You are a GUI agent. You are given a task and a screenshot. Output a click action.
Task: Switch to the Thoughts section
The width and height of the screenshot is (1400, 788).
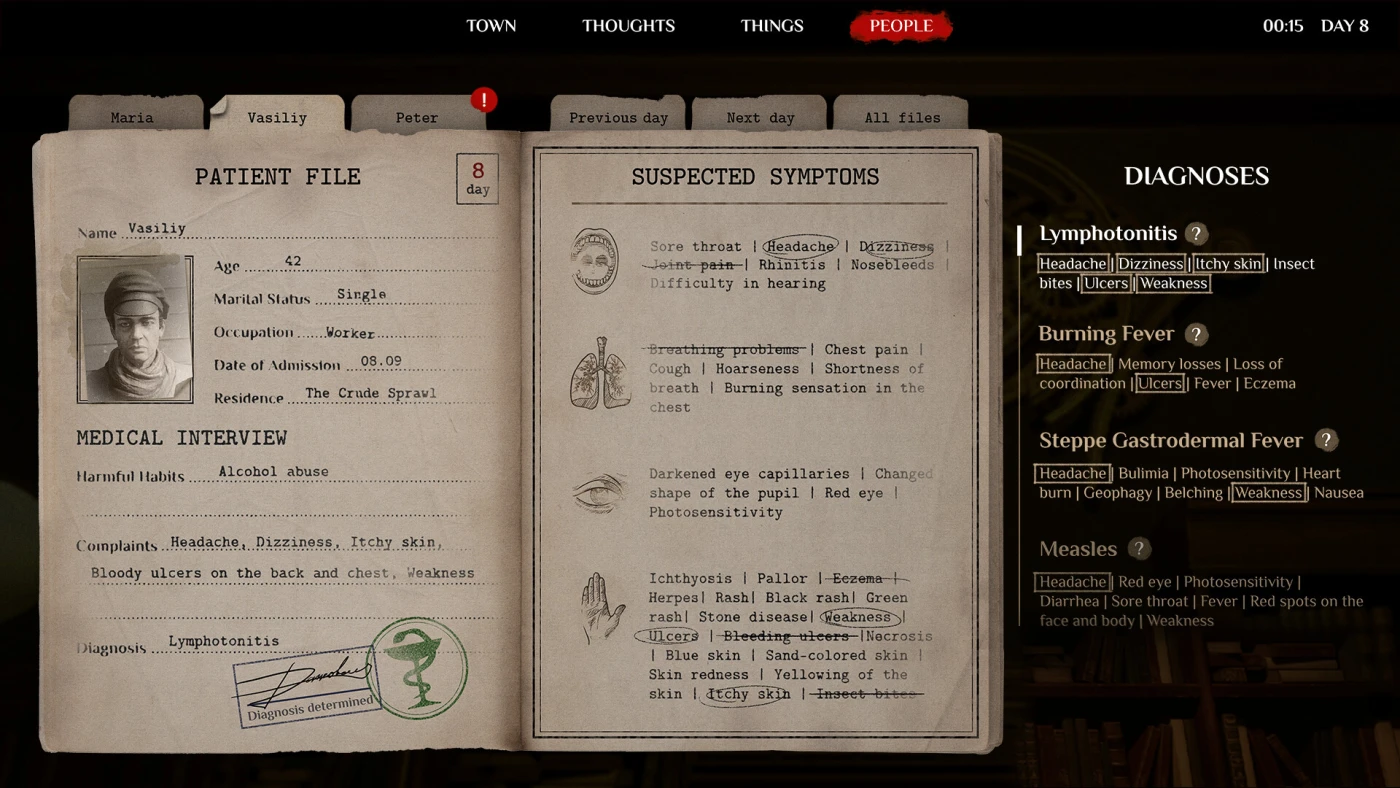point(628,26)
